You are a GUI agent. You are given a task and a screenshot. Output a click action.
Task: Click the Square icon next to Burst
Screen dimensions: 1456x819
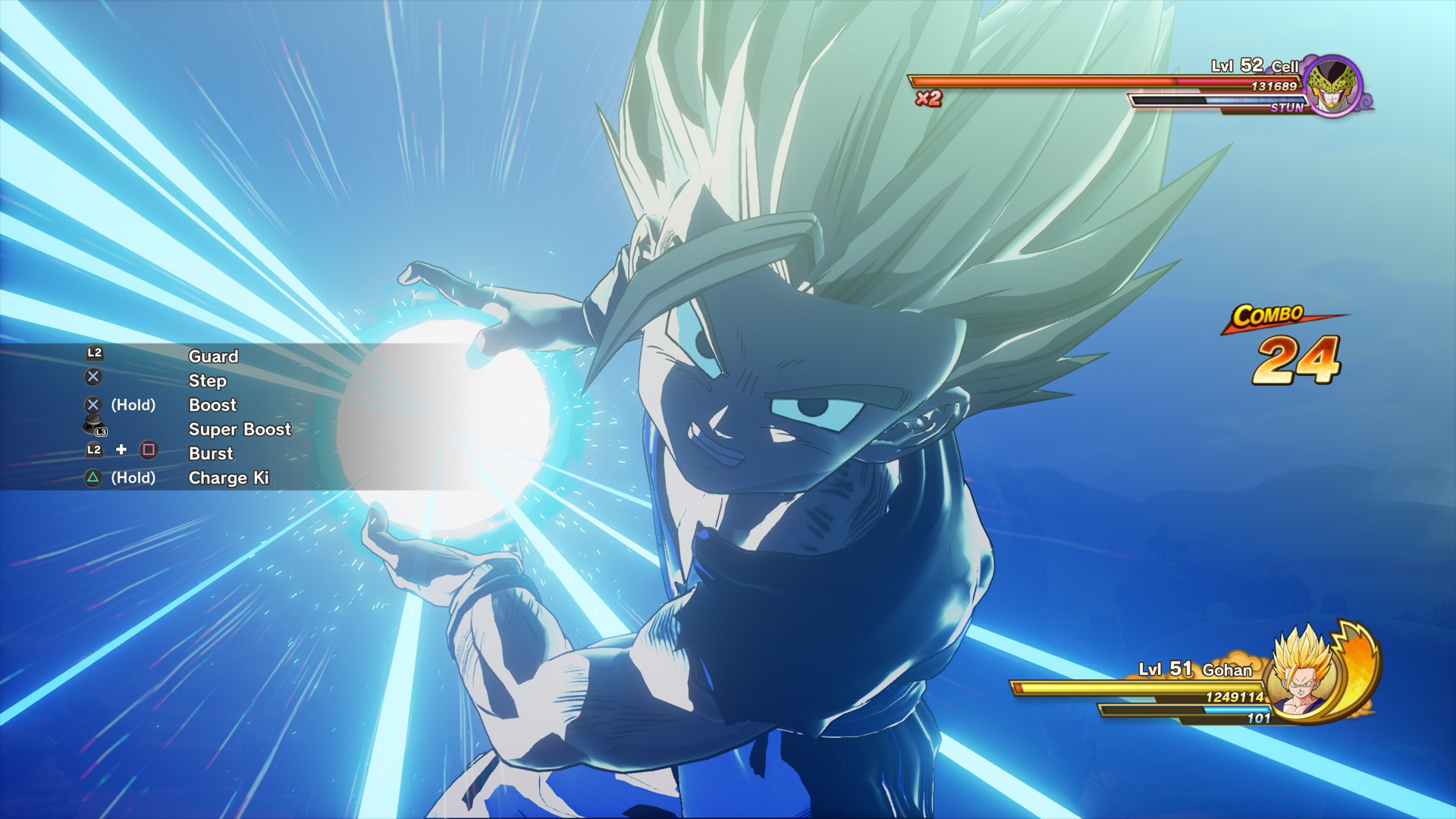(149, 451)
